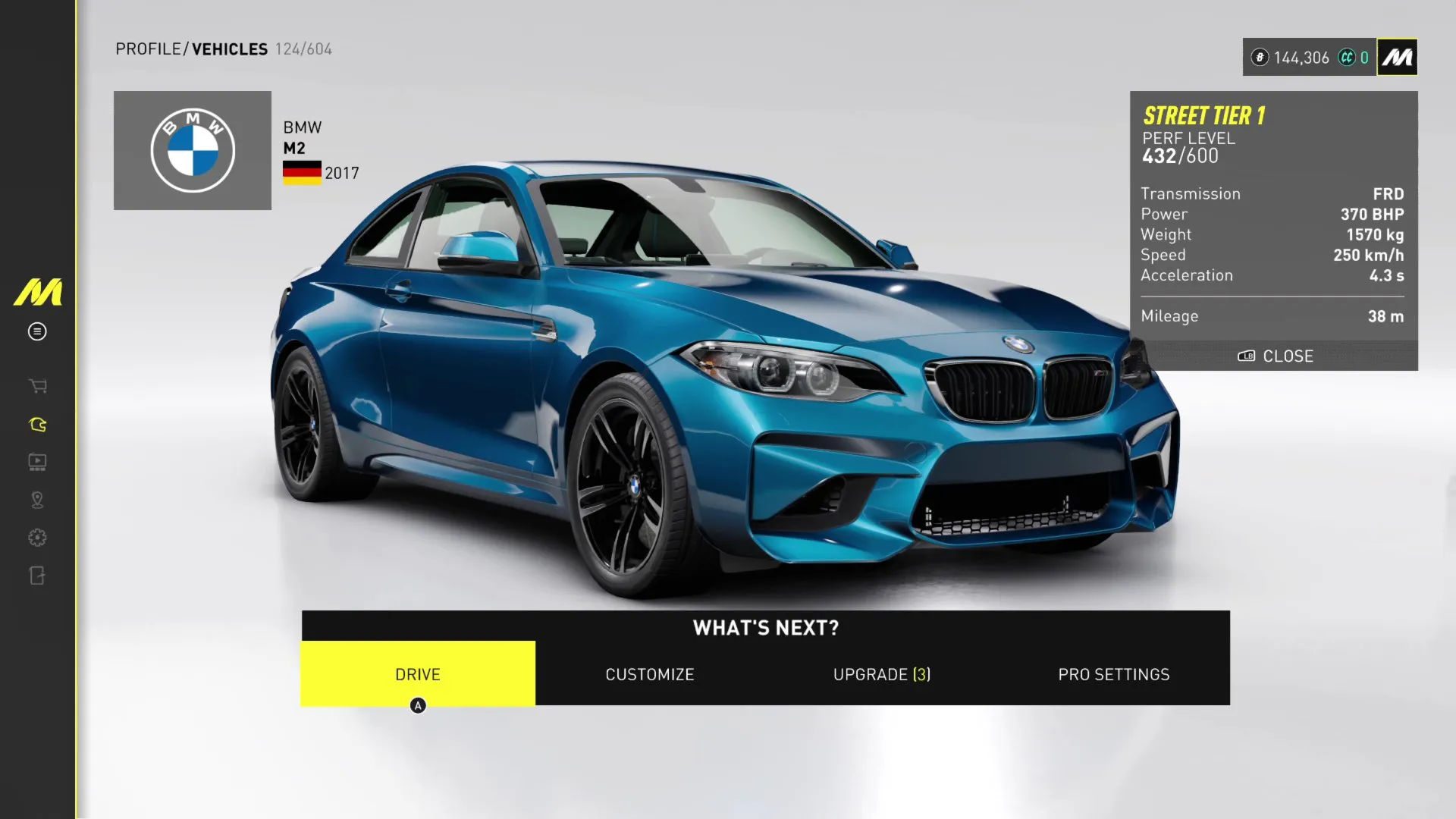This screenshot has height=819, width=1456.
Task: Open the UPGRADE (3) tab
Action: [882, 674]
